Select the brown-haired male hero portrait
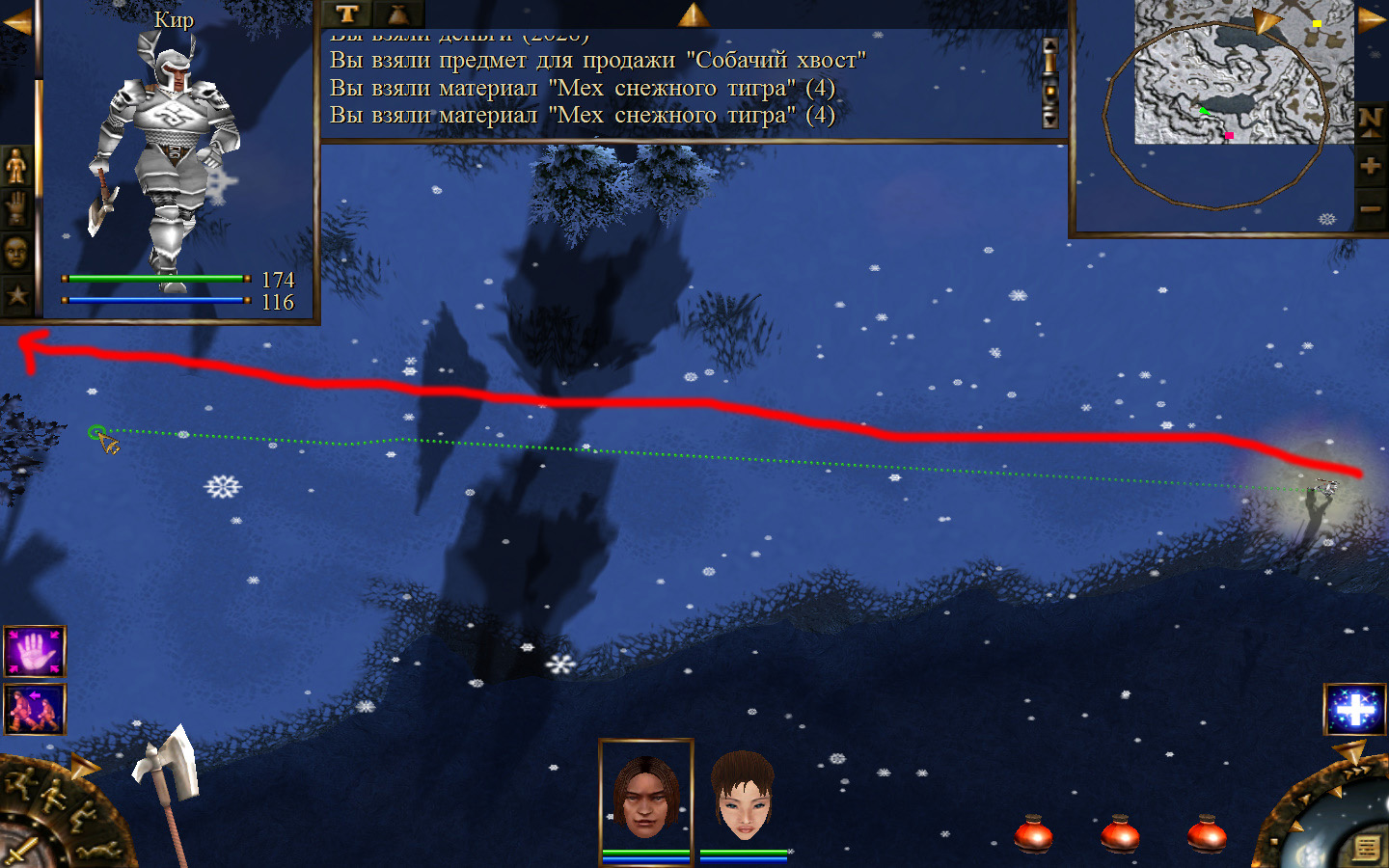The height and width of the screenshot is (868, 1389). (646, 797)
